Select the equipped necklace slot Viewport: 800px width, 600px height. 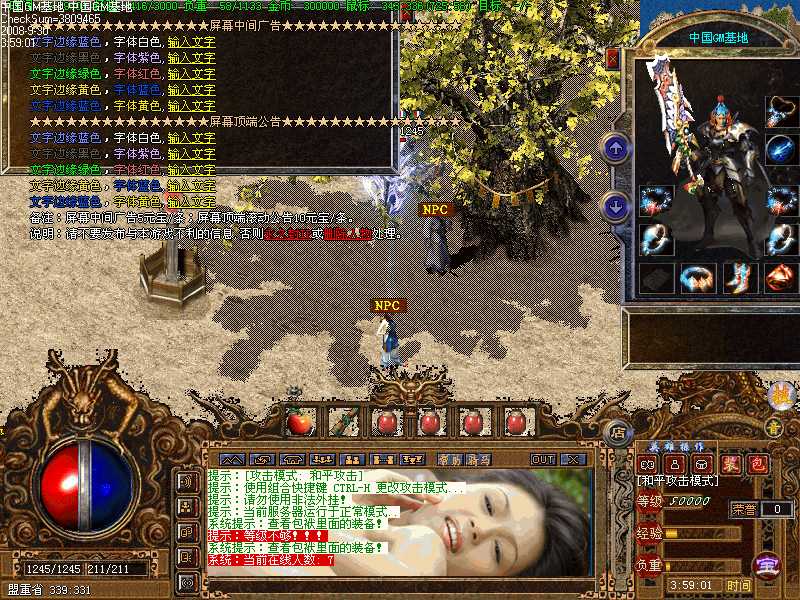pos(780,112)
